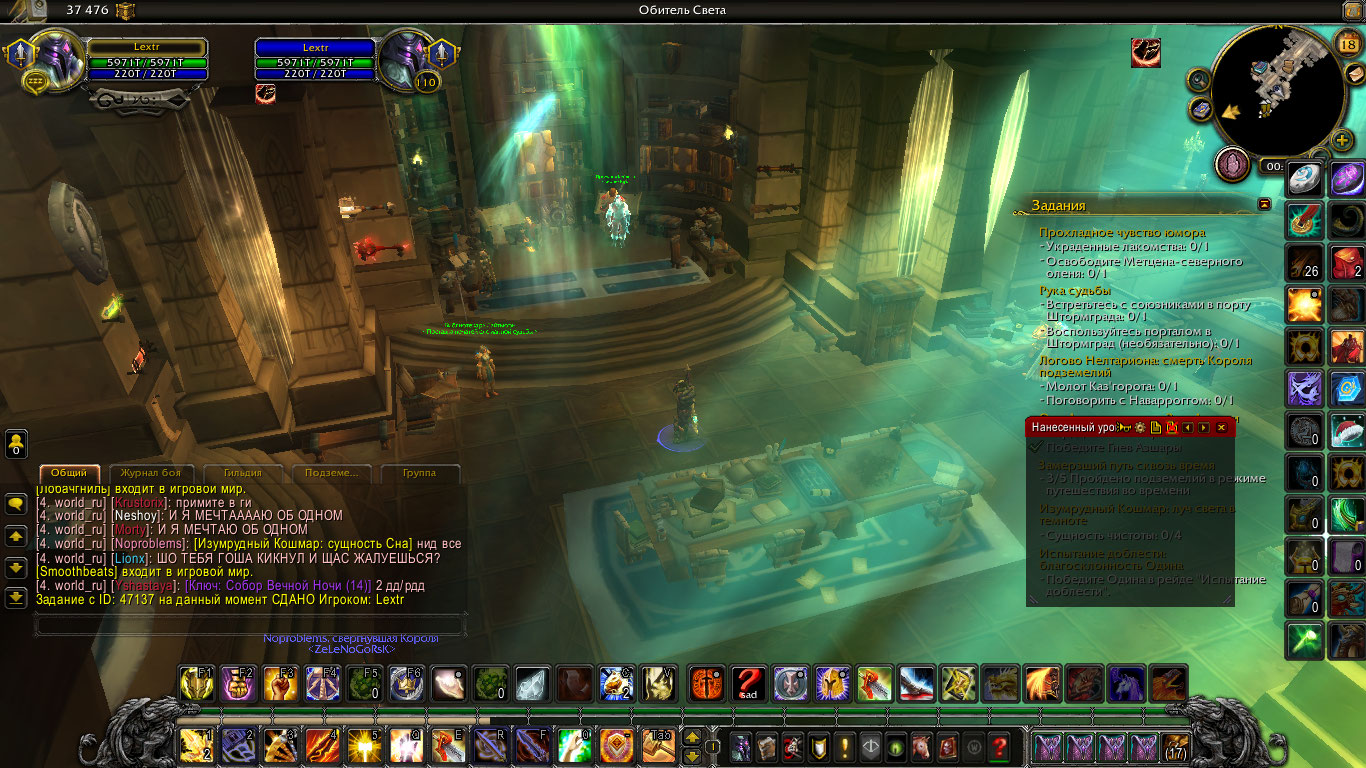Jump chat to bottom with the underlined arrow
This screenshot has width=1366, height=768.
16,597
